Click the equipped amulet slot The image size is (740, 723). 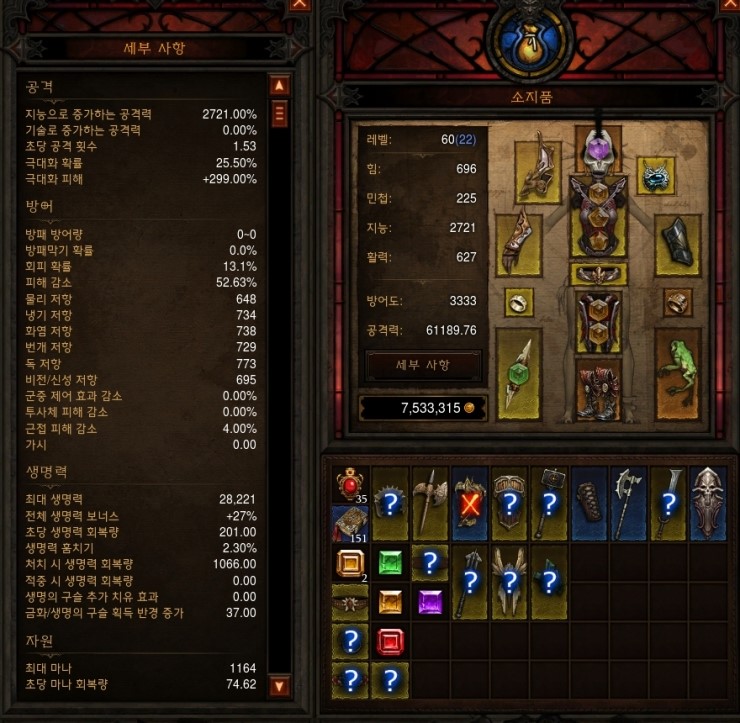657,179
